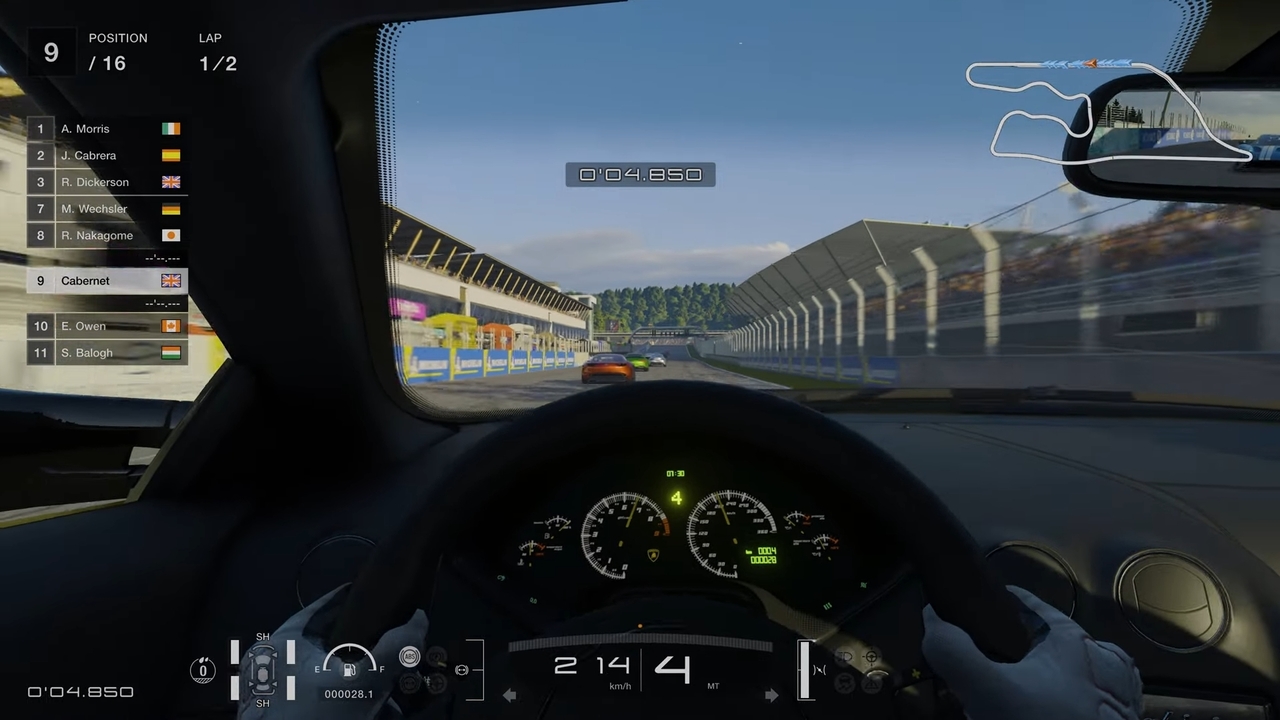Toggle the MT transmission indicator

(713, 686)
